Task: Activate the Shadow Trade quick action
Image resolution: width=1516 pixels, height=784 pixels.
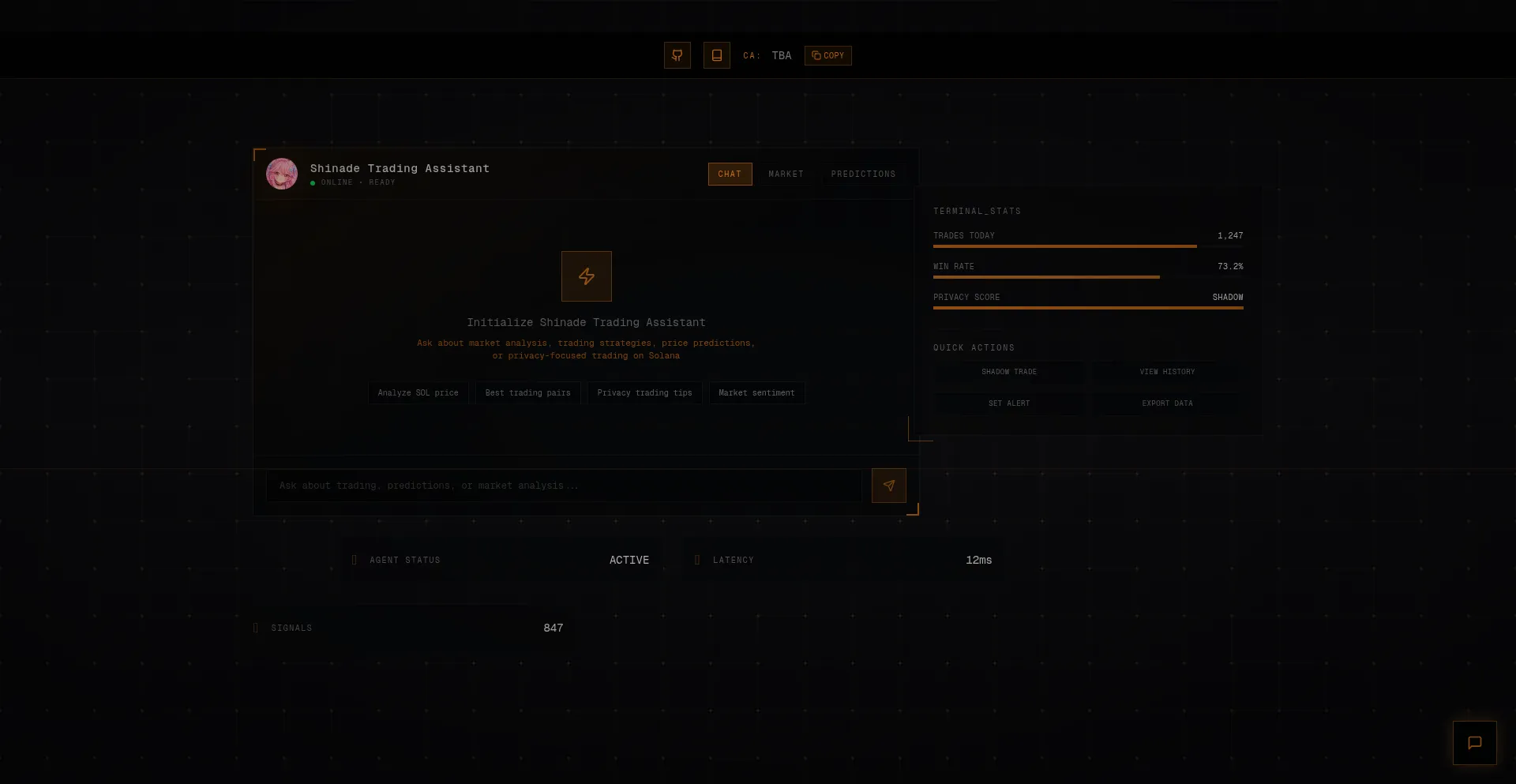Action: point(1009,372)
